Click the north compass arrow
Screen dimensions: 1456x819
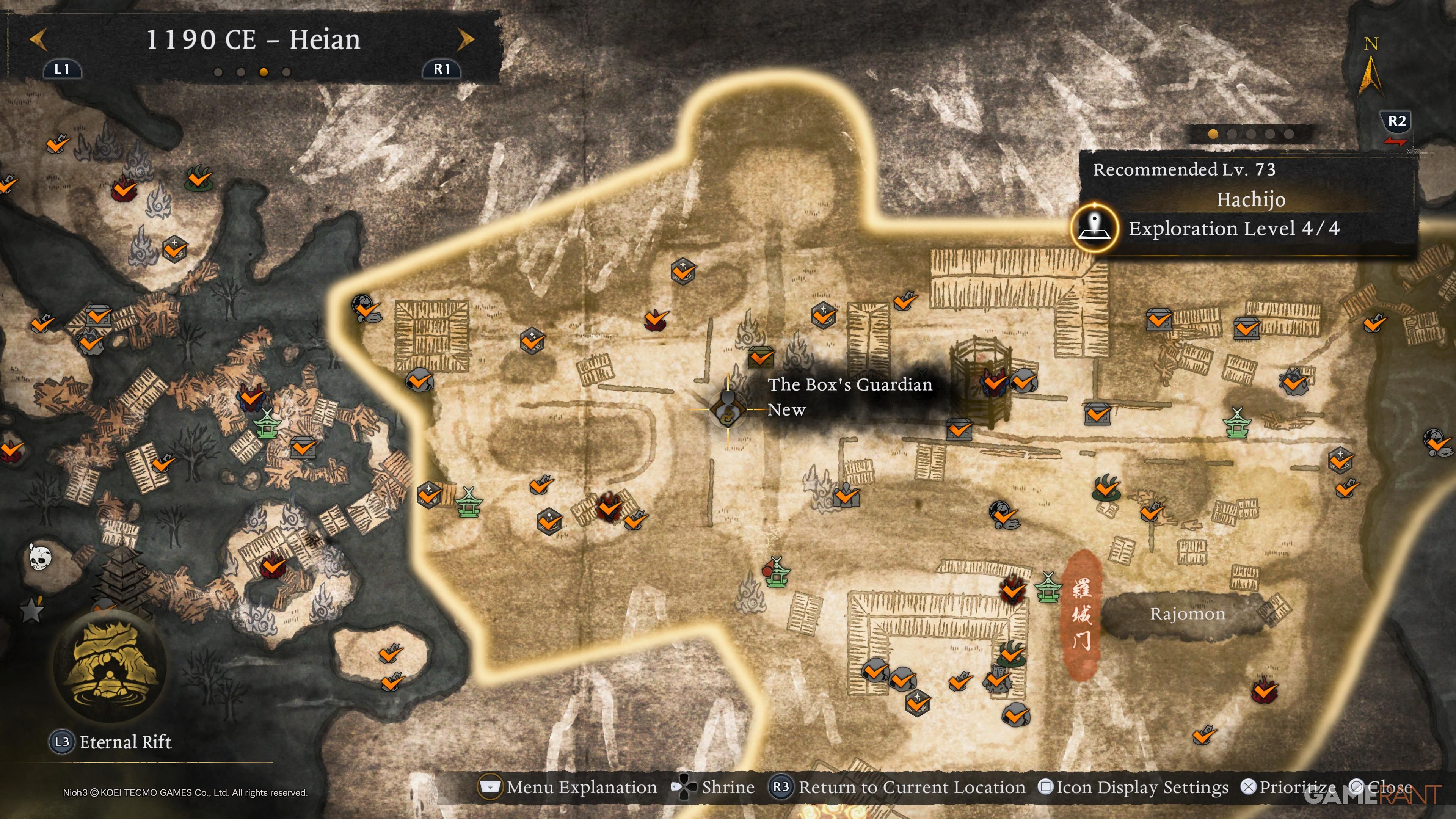(1370, 72)
